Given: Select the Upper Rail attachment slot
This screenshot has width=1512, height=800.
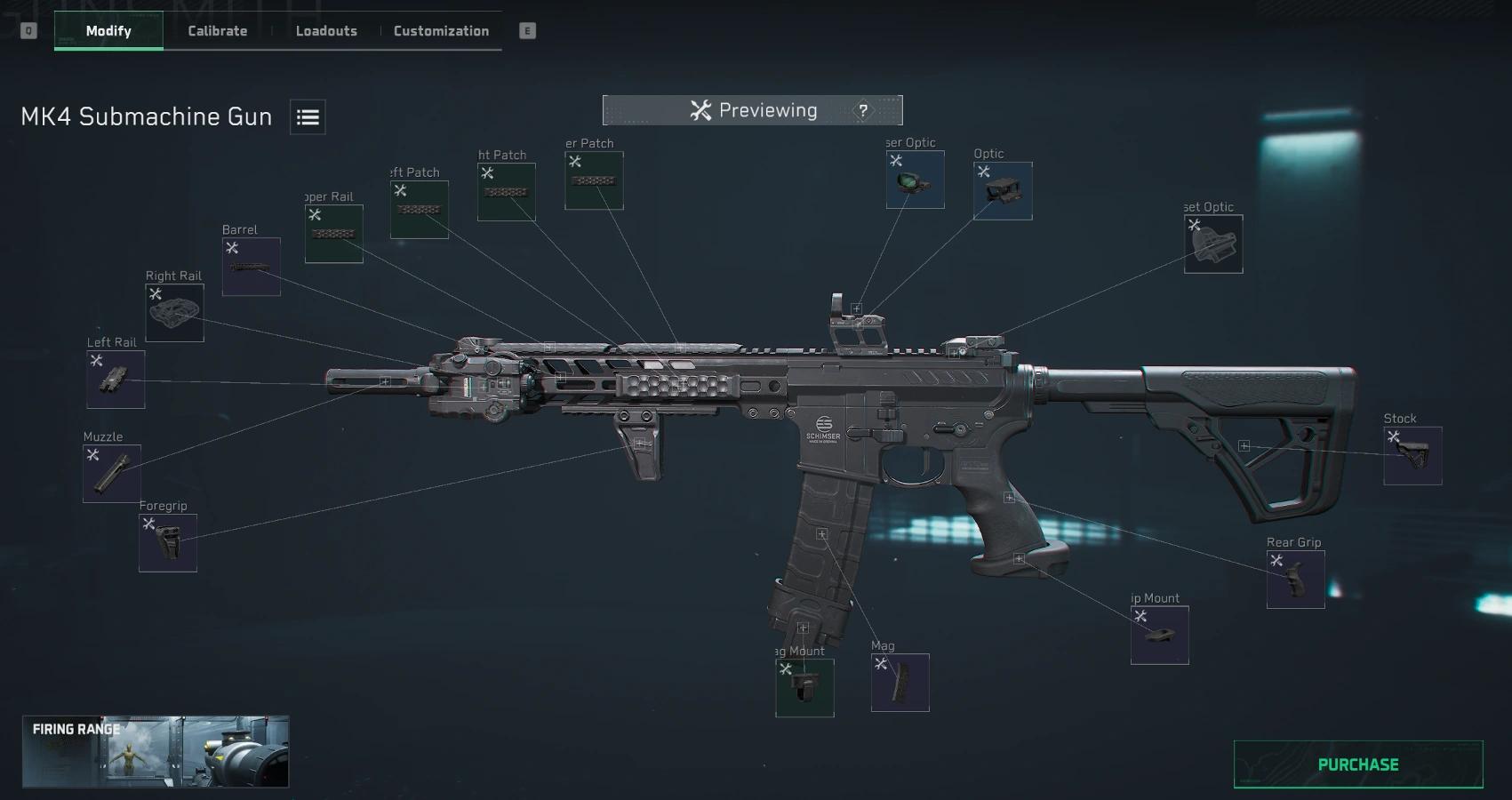Looking at the screenshot, I should (333, 233).
